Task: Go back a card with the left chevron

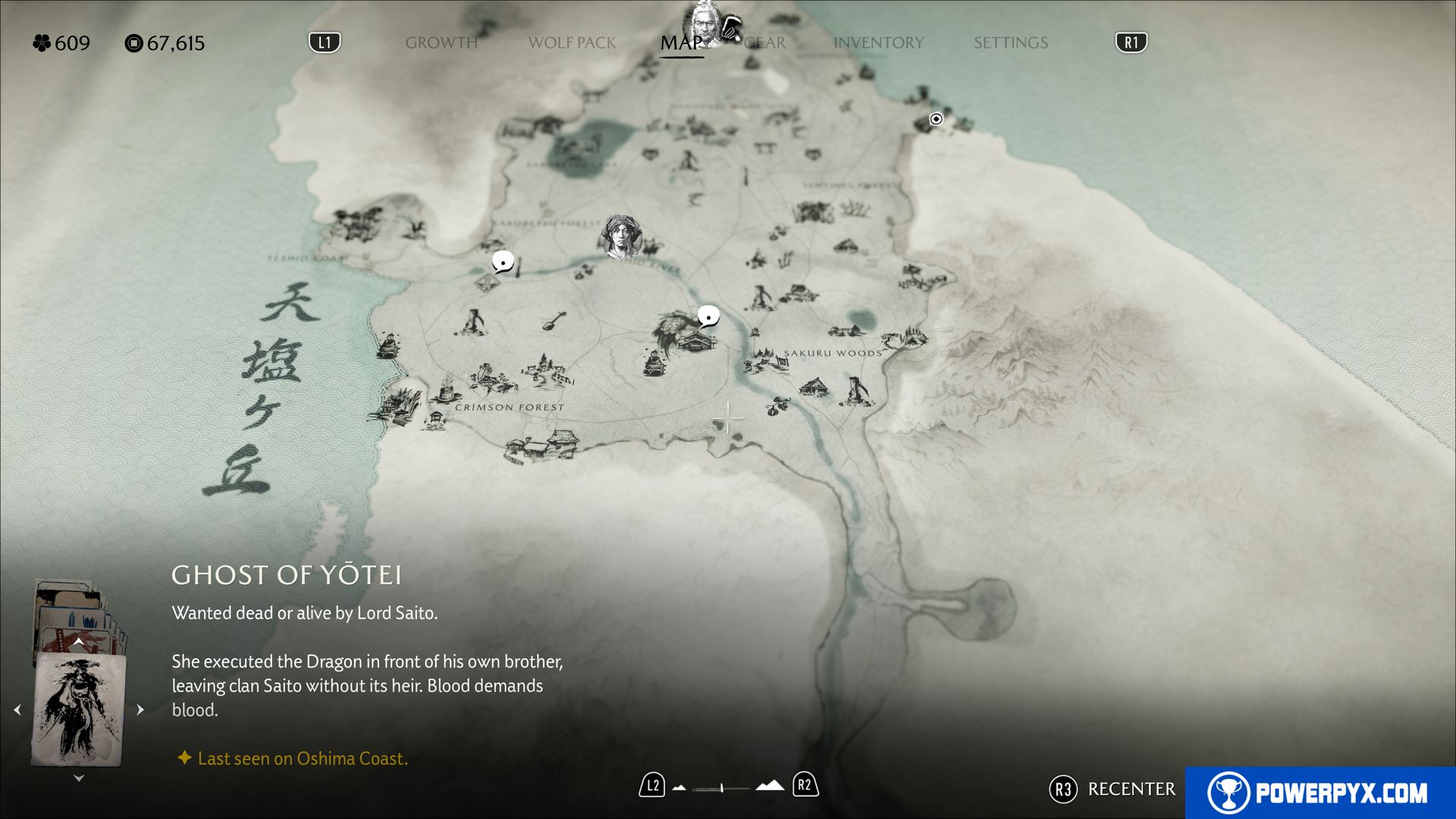Action: [17, 710]
